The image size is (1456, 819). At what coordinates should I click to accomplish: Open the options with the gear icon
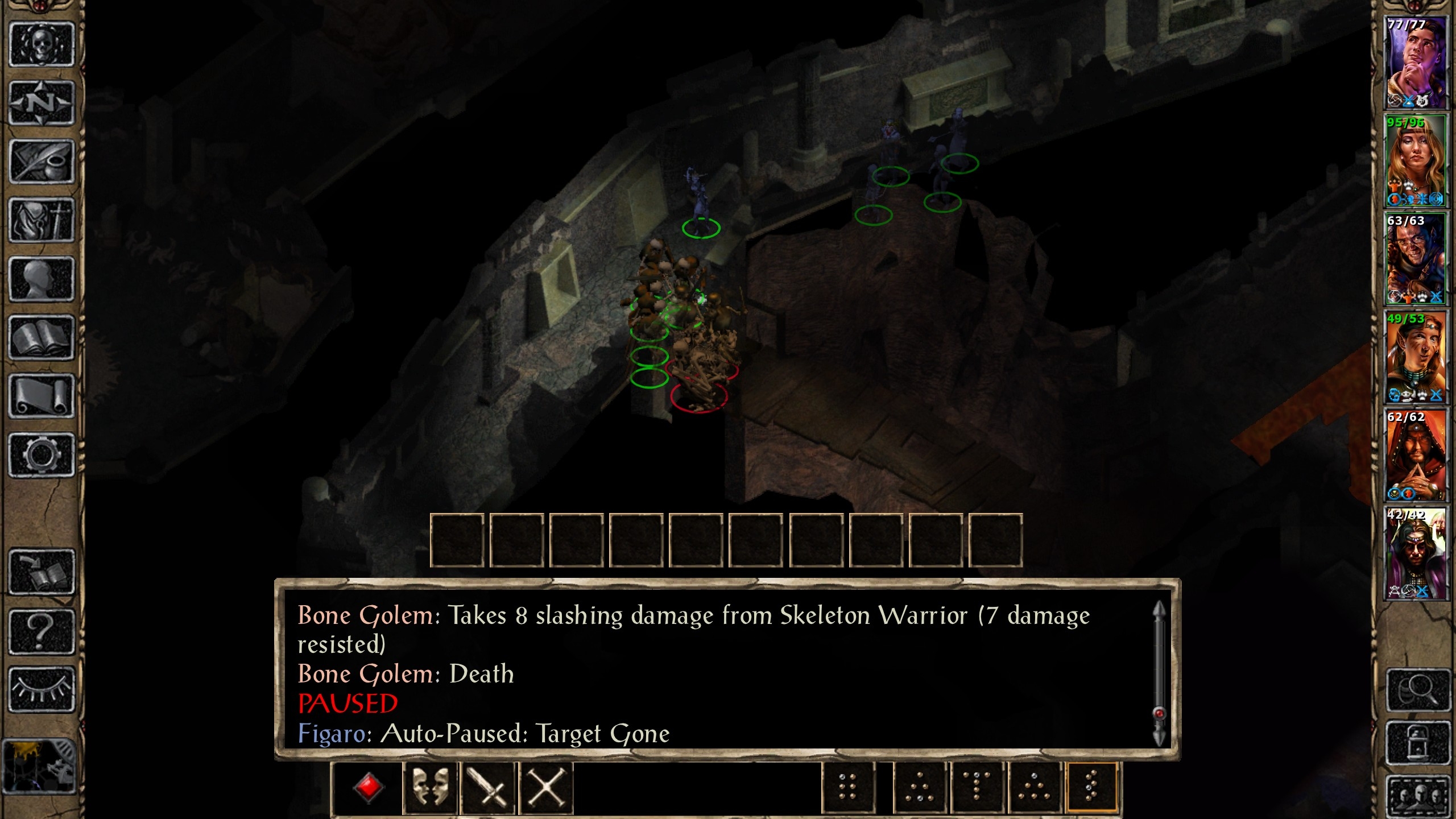click(x=42, y=454)
